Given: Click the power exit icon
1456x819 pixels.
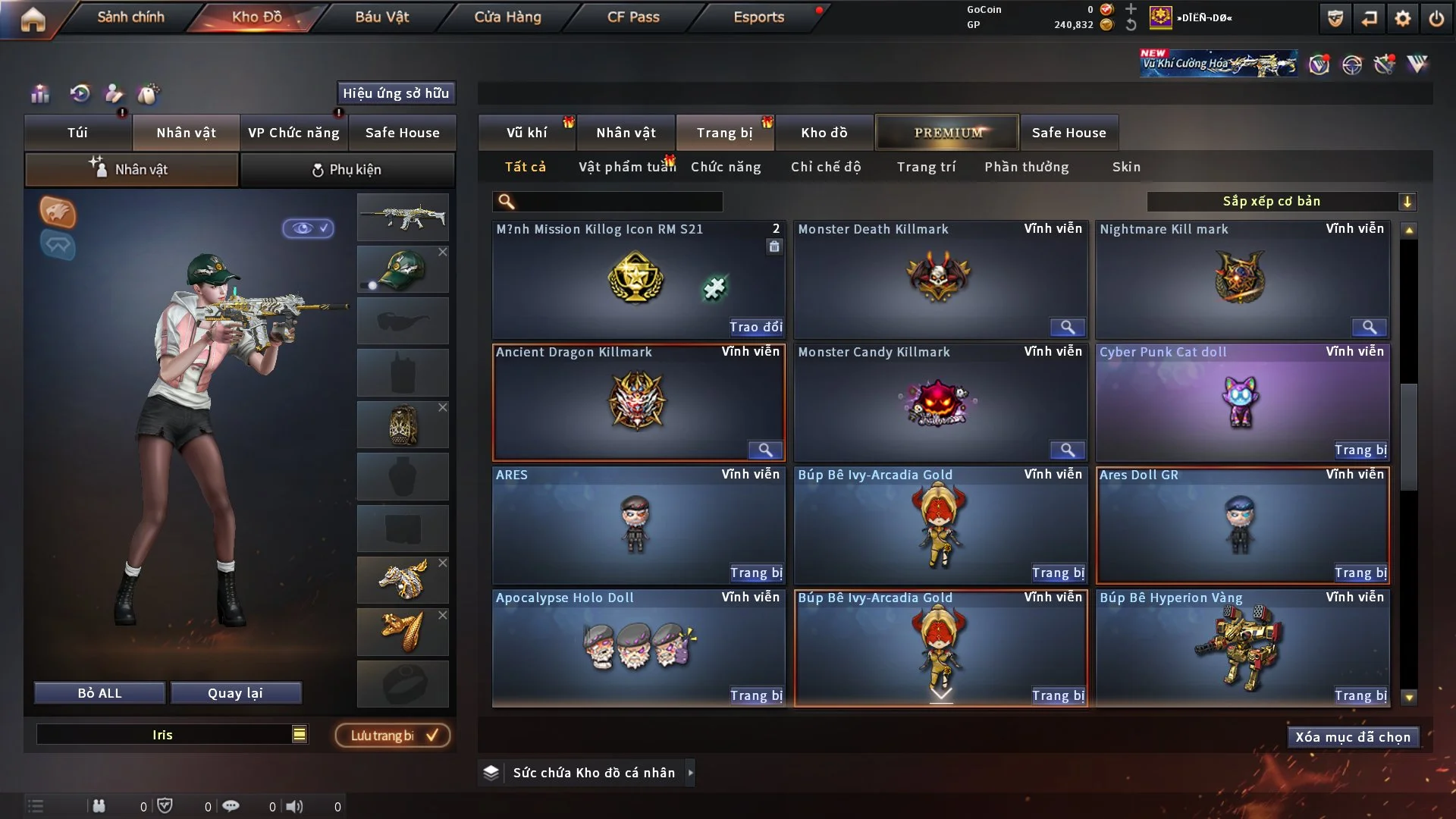Looking at the screenshot, I should (1436, 18).
